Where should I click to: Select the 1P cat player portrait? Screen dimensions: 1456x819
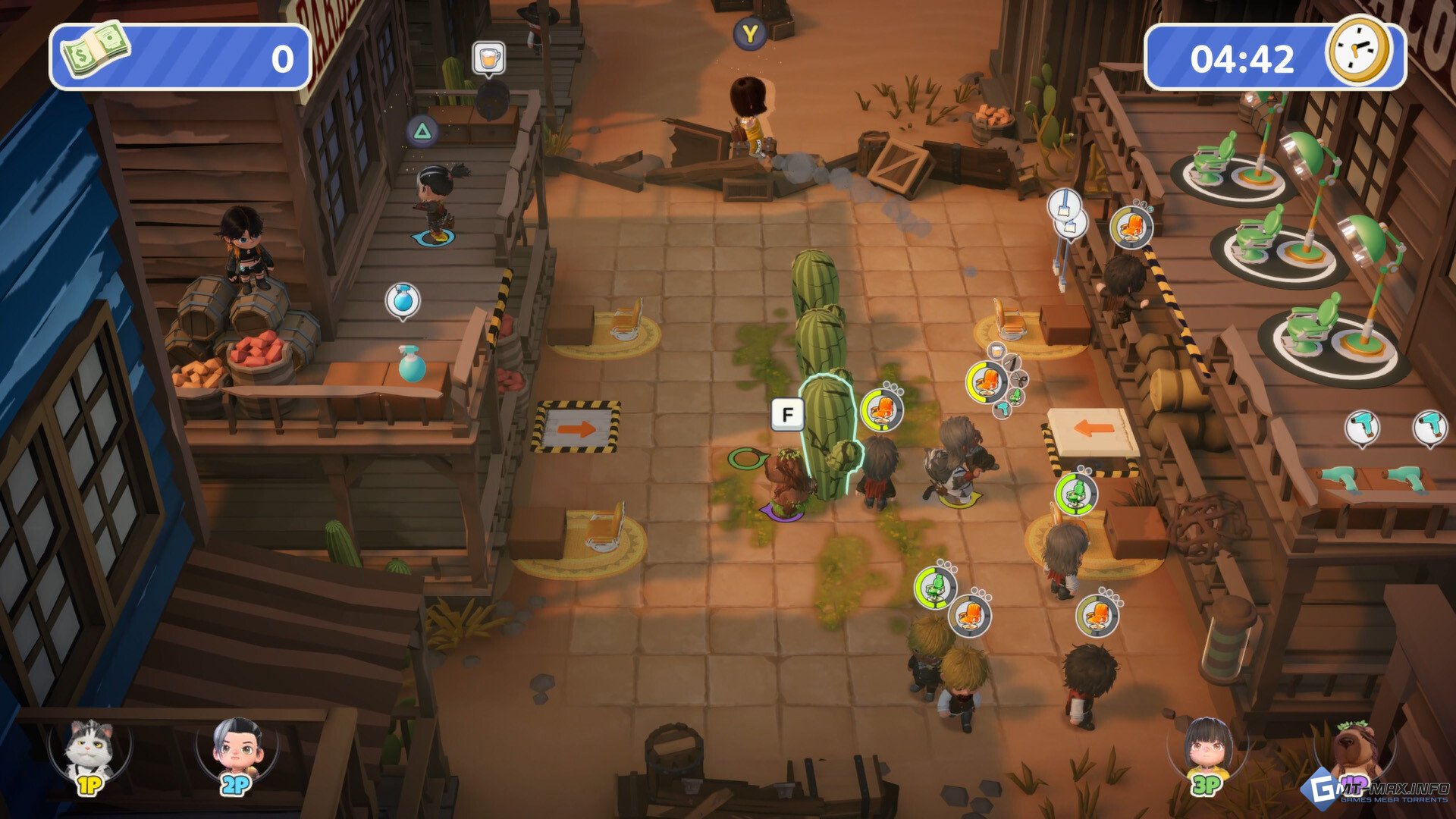(88, 754)
